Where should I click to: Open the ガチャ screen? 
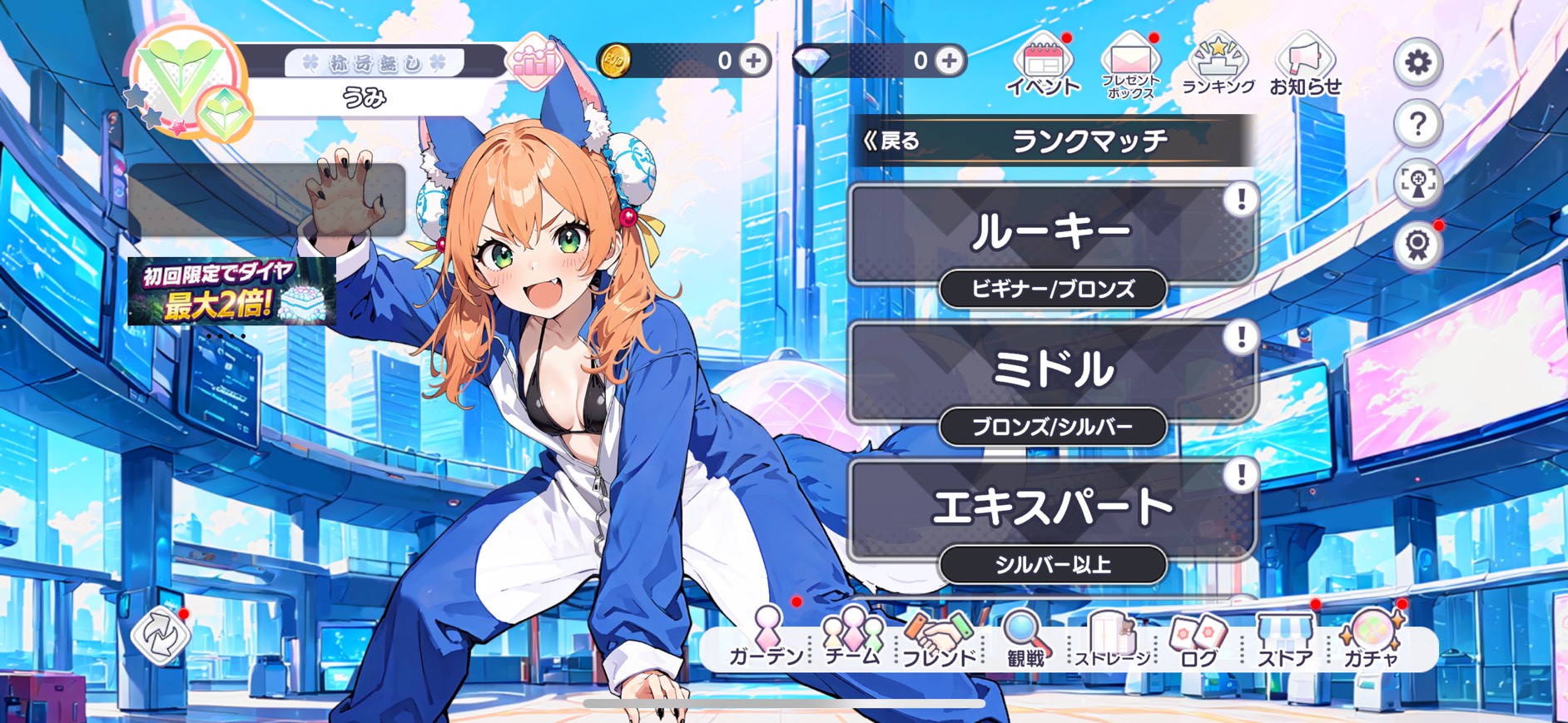[x=1372, y=639]
